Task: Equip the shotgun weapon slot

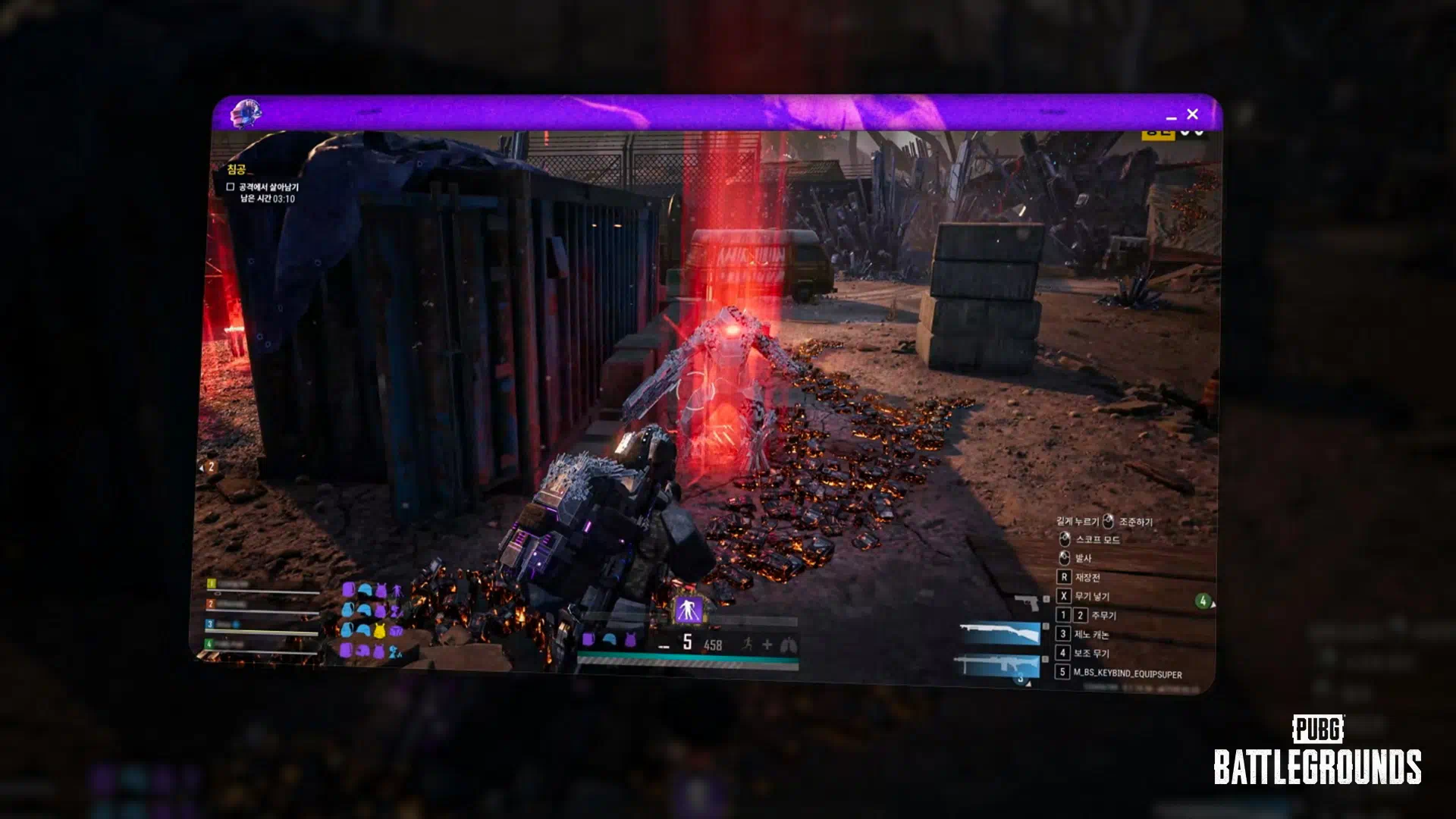Action: tap(999, 633)
